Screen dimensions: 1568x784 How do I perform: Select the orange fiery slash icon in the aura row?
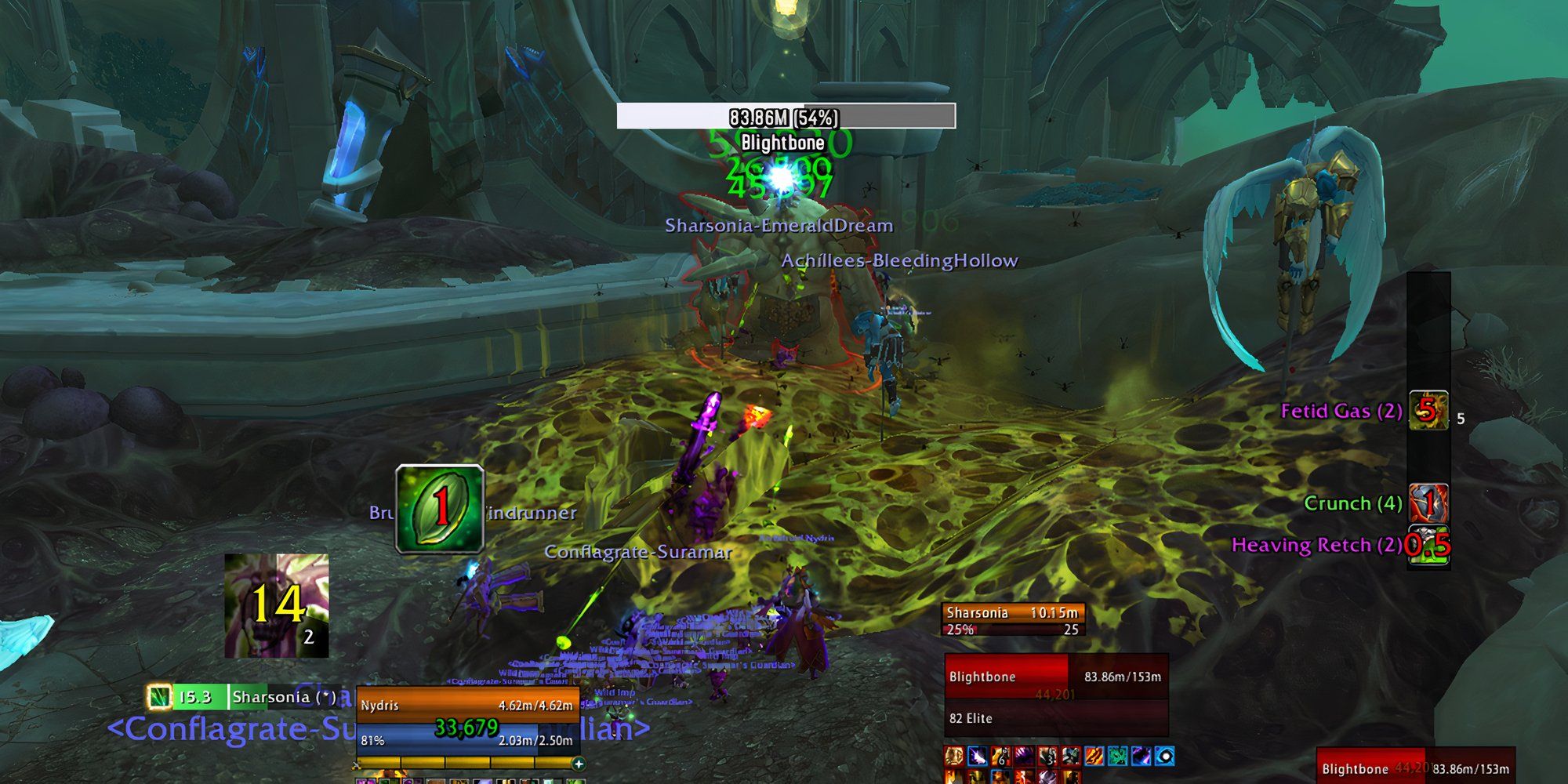tap(1094, 755)
